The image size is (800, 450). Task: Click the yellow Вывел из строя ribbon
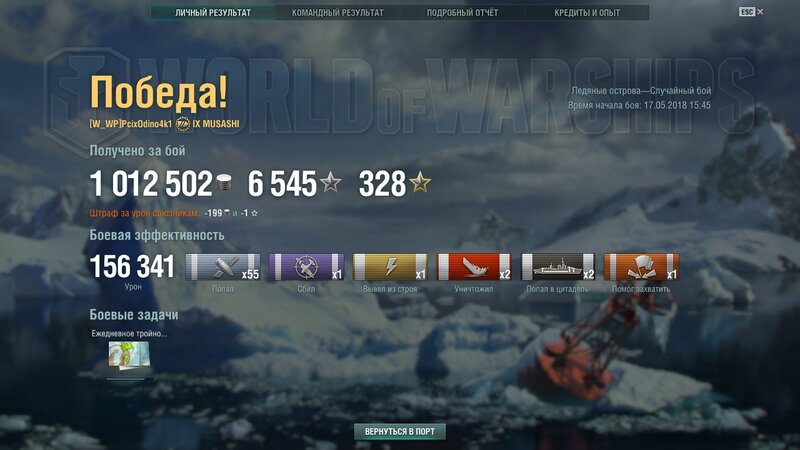coord(391,267)
